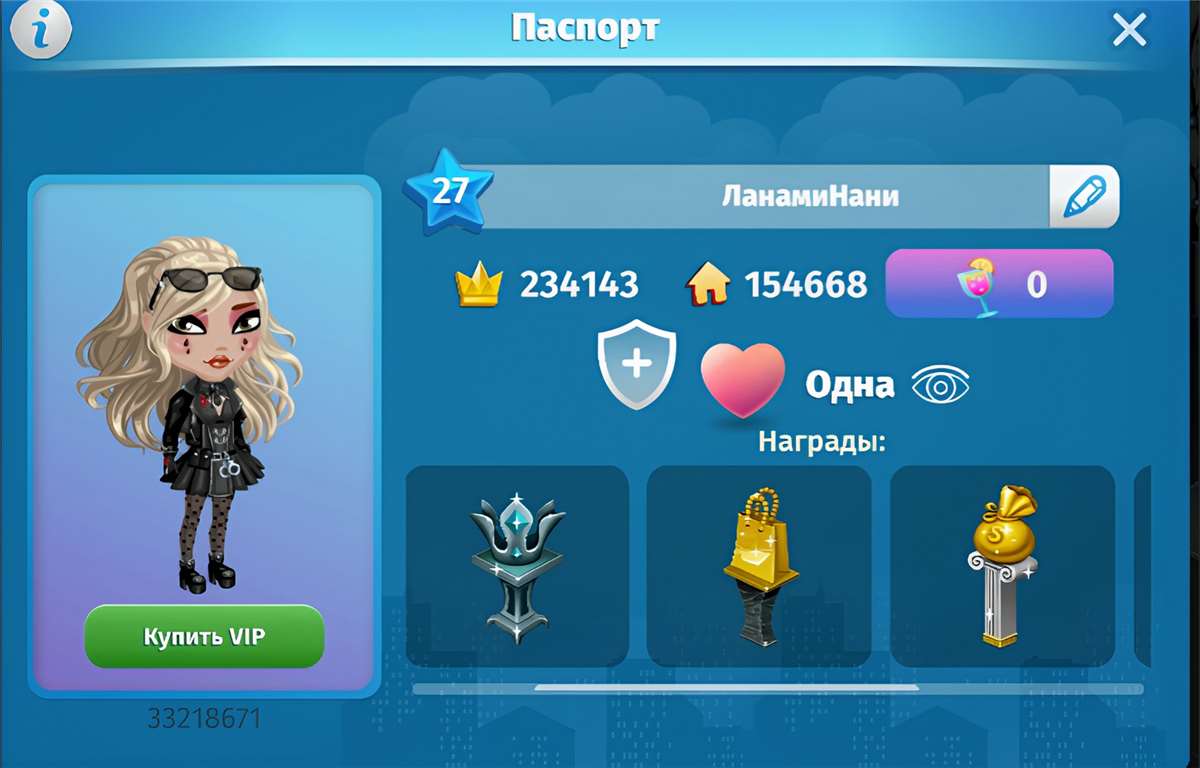The image size is (1200, 768).
Task: Click the house rating icon
Action: [707, 286]
